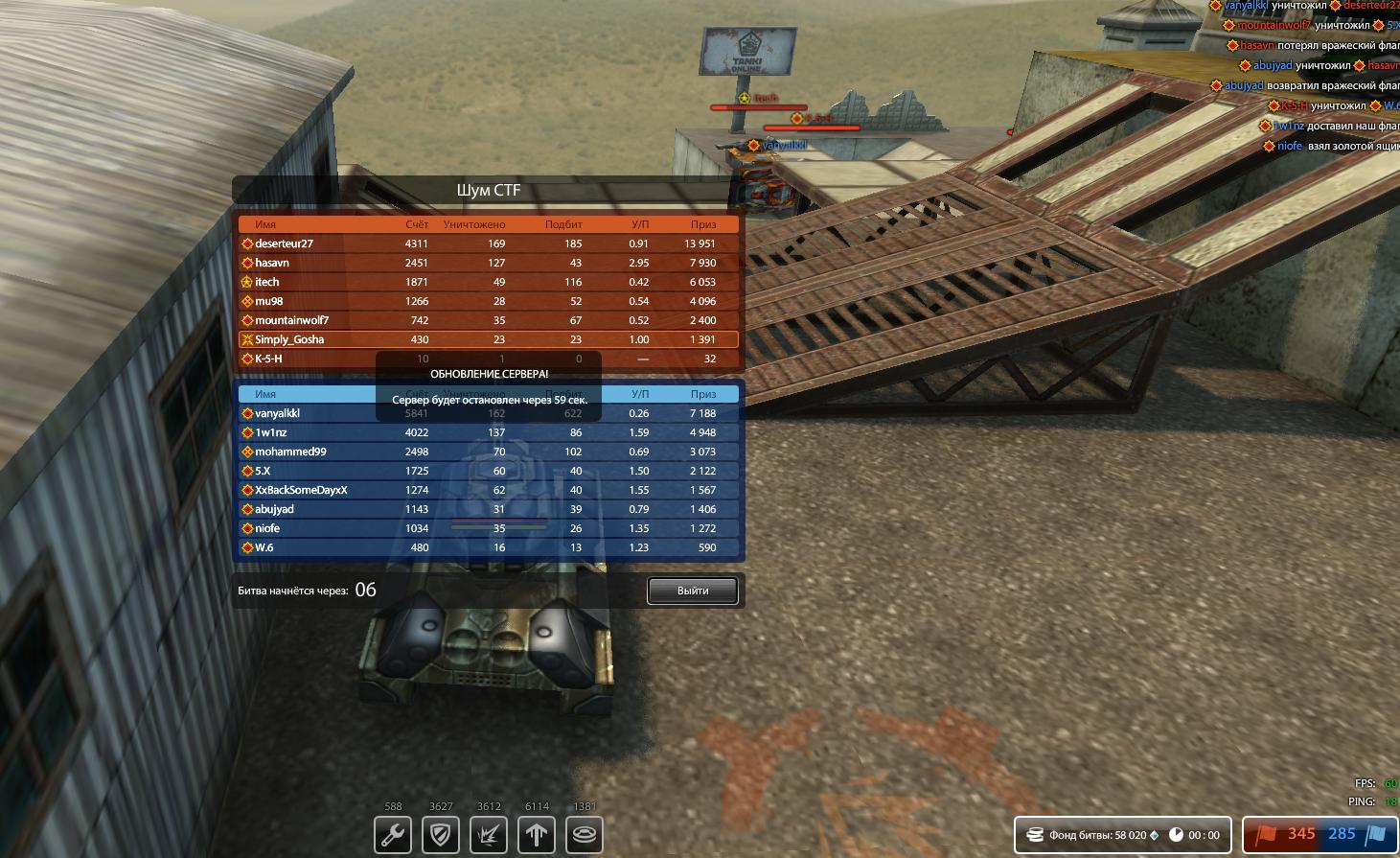Select the repair kit wrench supply
1400x858 pixels.
tap(392, 835)
